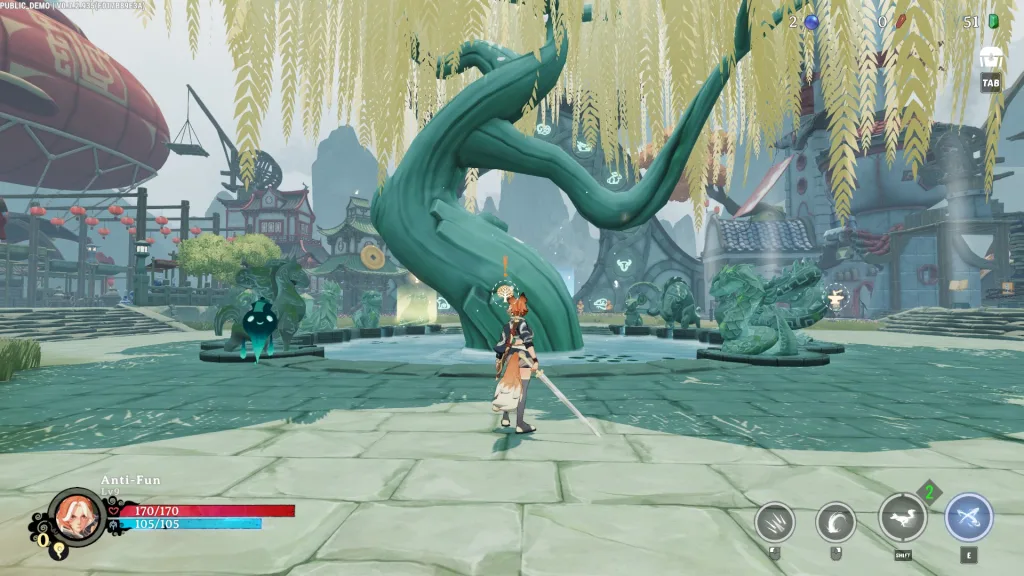Trigger the fox dash ability
The image size is (1024, 576).
click(902, 518)
